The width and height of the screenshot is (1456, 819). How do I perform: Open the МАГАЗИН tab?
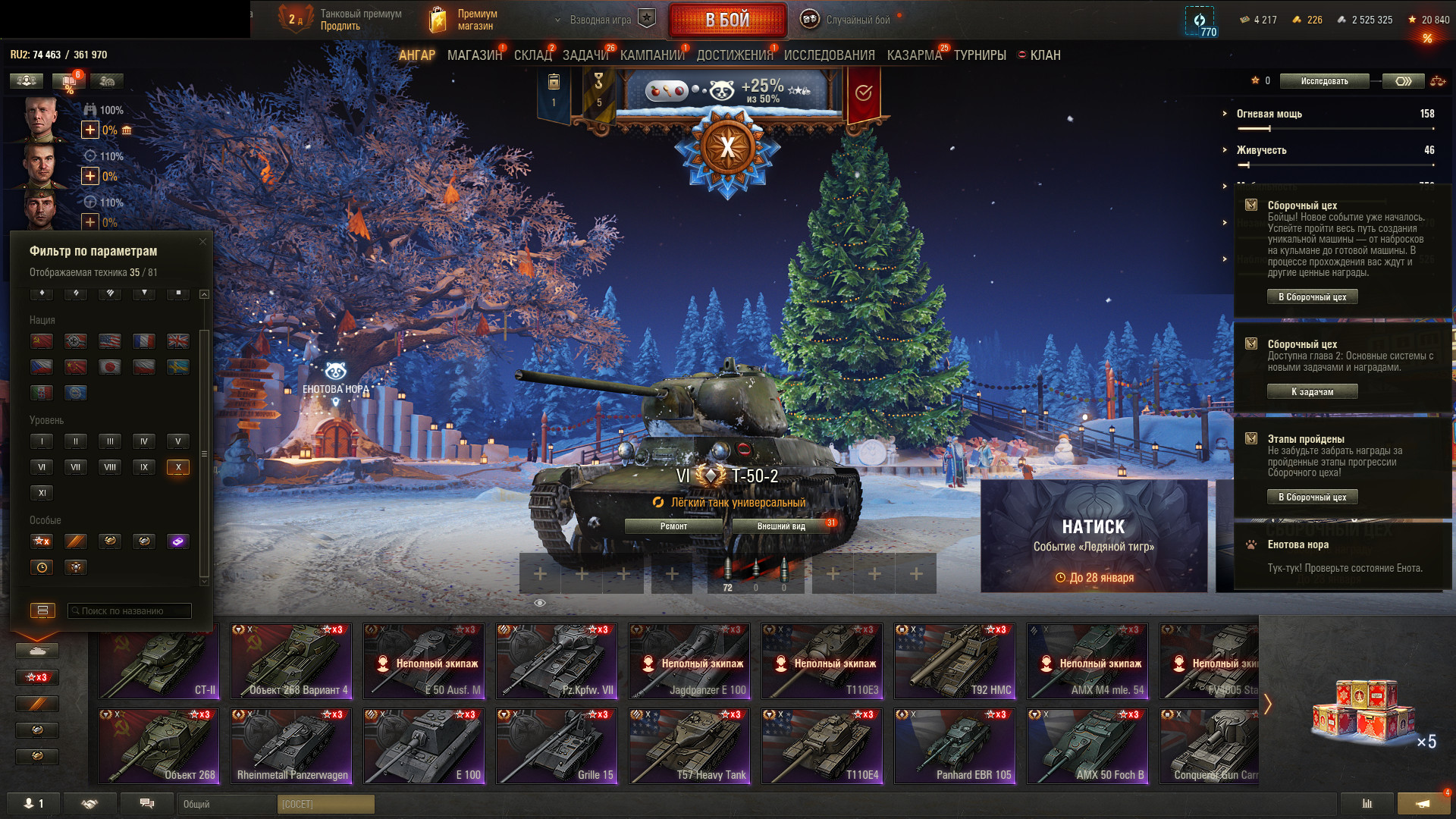pyautogui.click(x=475, y=55)
